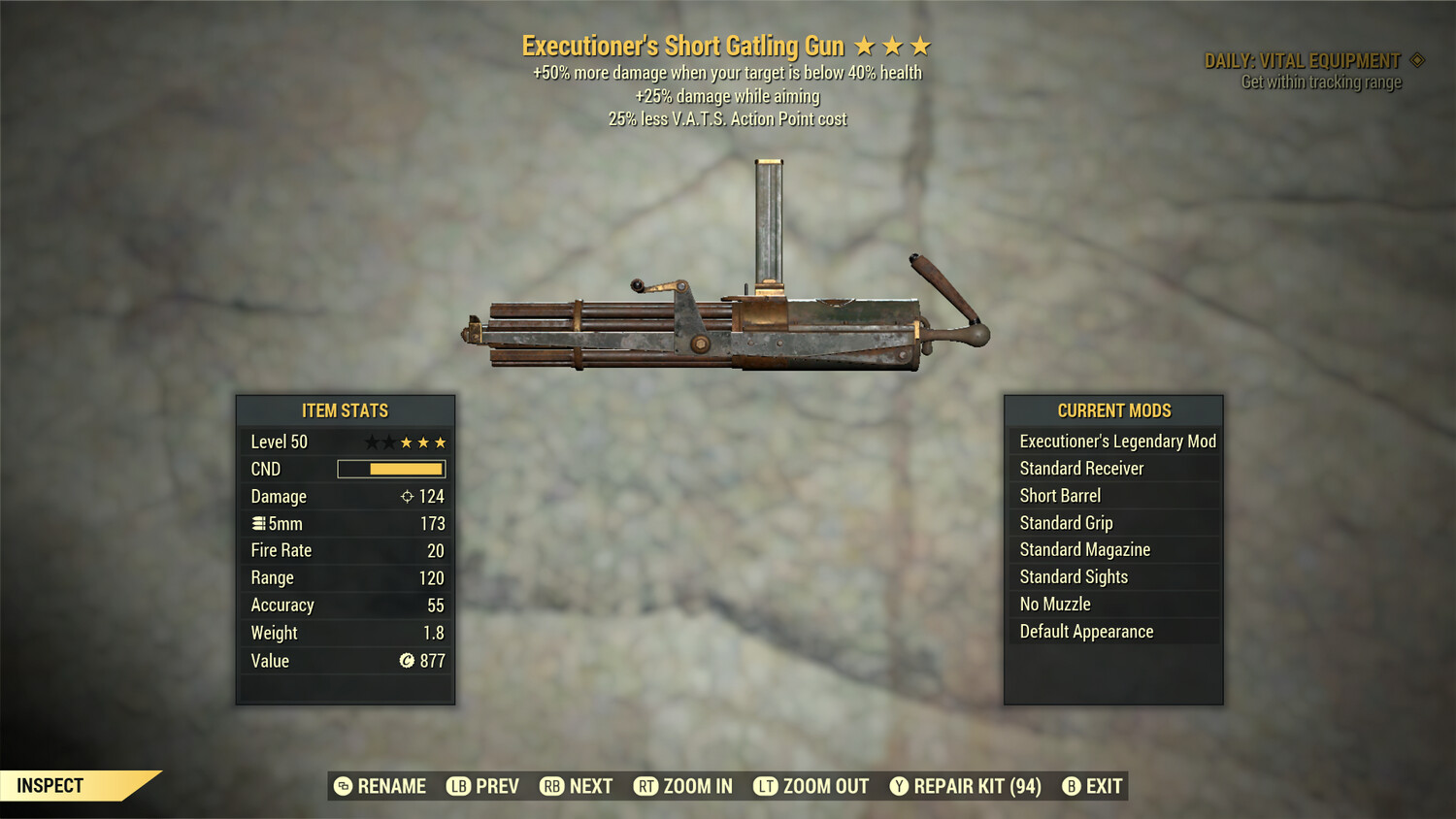Click the CURRENT MODS panel header
The image size is (1456, 819).
(x=1112, y=409)
